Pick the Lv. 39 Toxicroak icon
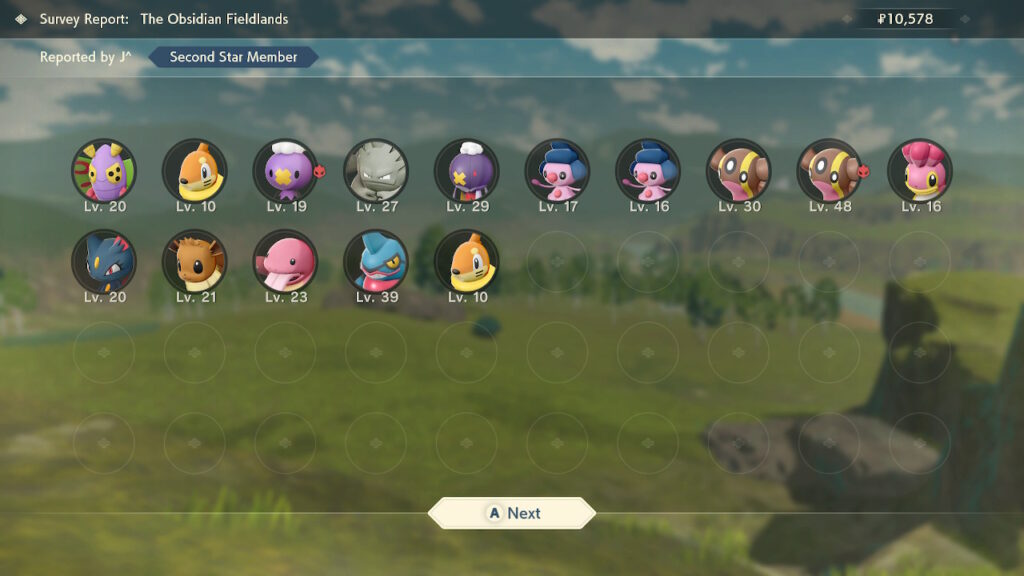Image resolution: width=1024 pixels, height=576 pixels. click(x=376, y=261)
